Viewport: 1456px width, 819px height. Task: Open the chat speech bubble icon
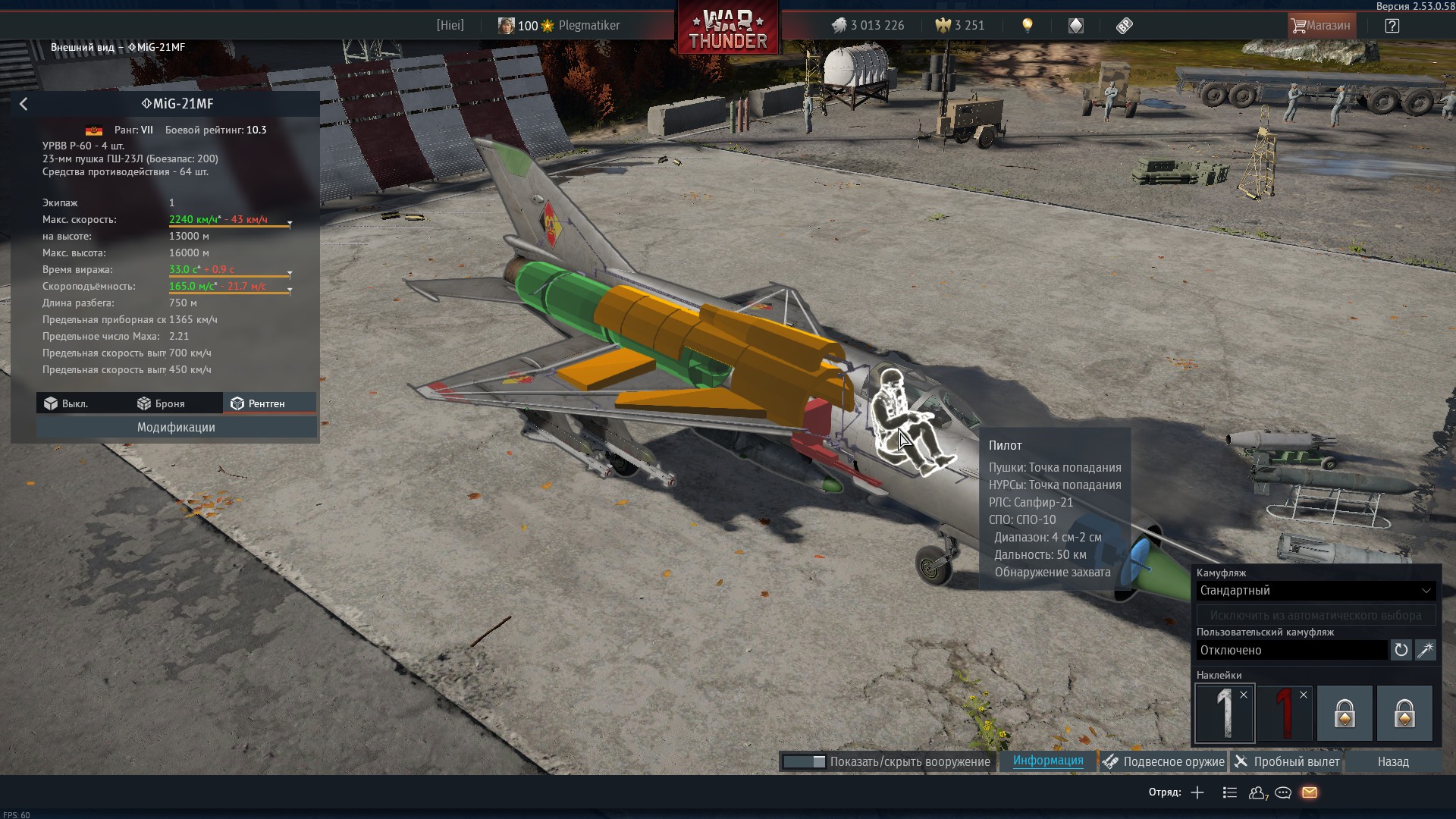pyautogui.click(x=1283, y=792)
